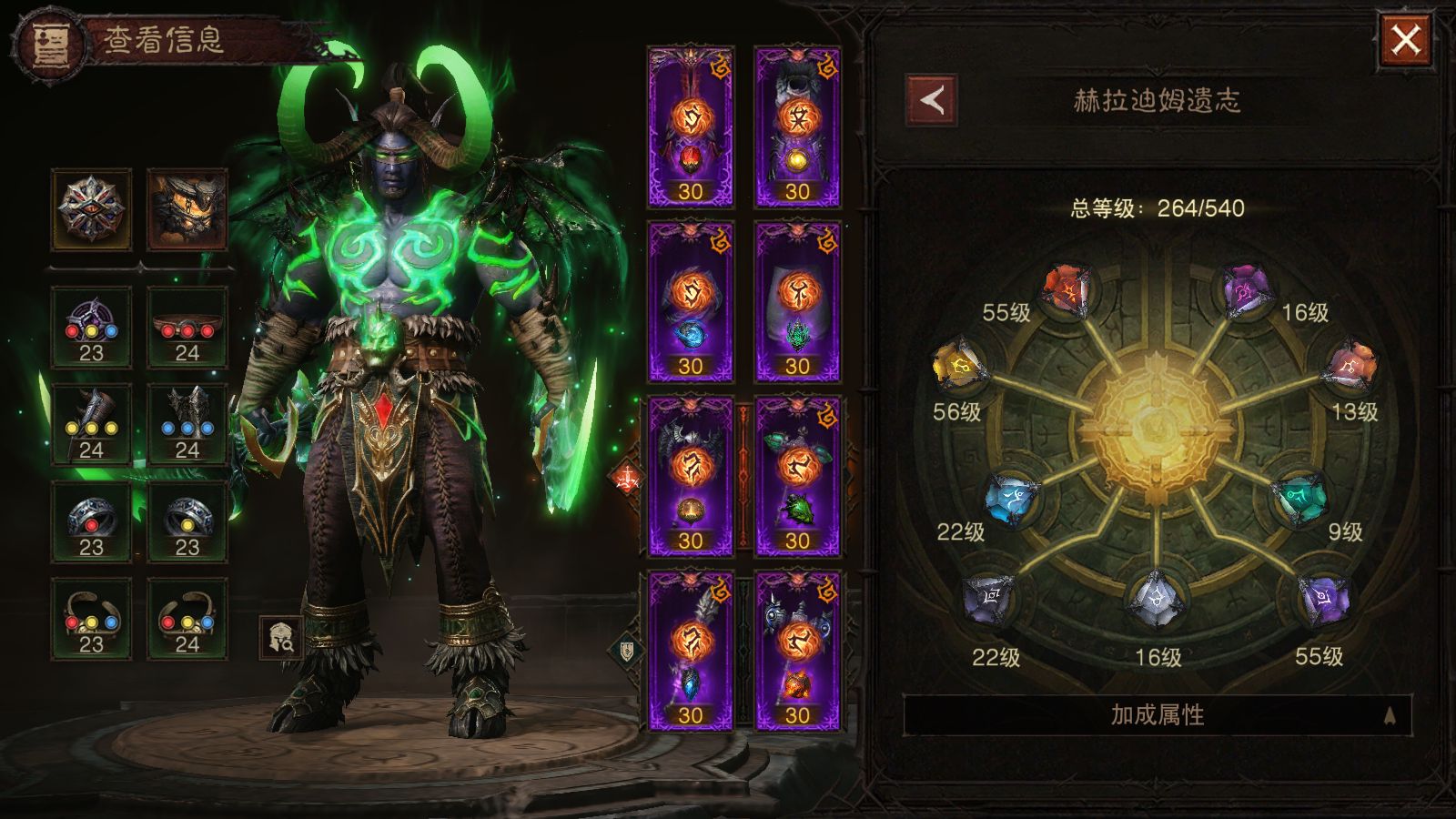Toggle the red crossed-weapons set switch
This screenshot has height=819, width=1456.
(x=627, y=476)
